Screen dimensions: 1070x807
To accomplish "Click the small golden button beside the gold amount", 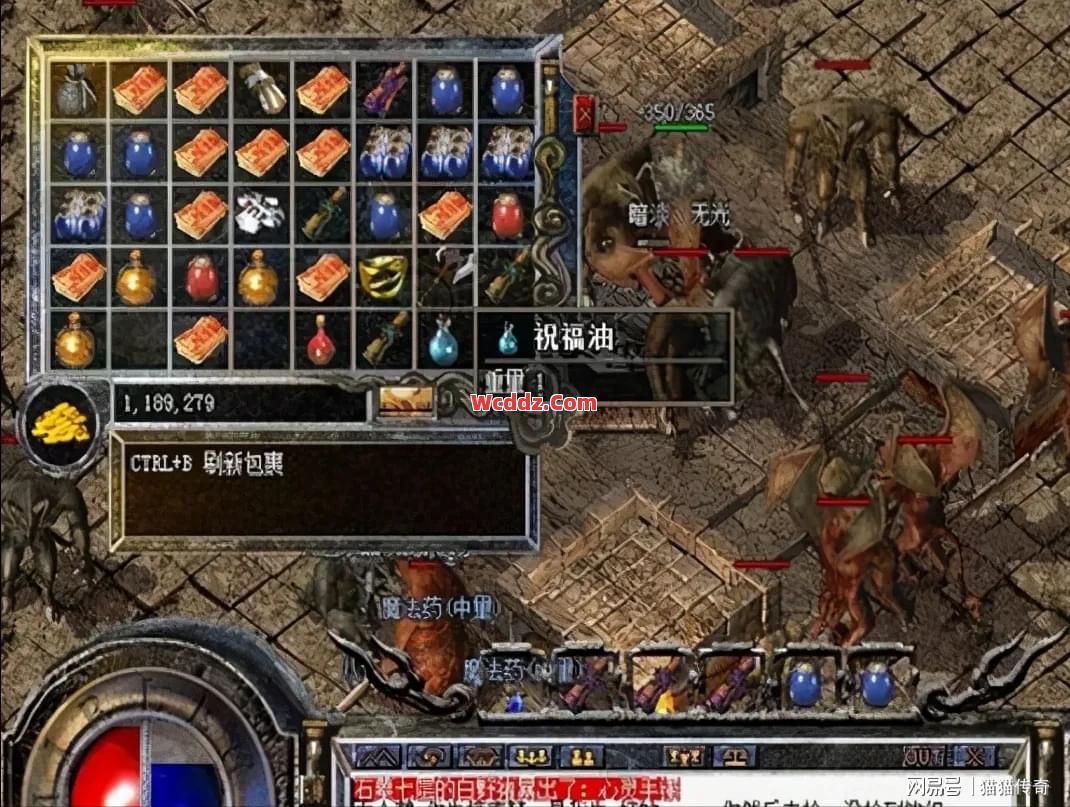I will [406, 402].
